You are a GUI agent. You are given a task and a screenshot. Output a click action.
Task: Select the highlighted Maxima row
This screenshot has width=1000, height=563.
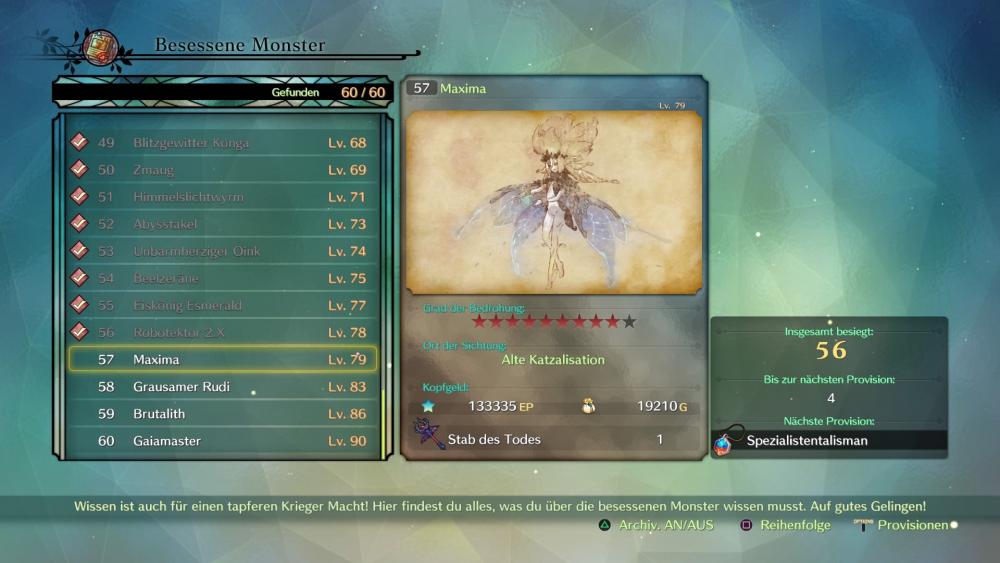pyautogui.click(x=222, y=359)
